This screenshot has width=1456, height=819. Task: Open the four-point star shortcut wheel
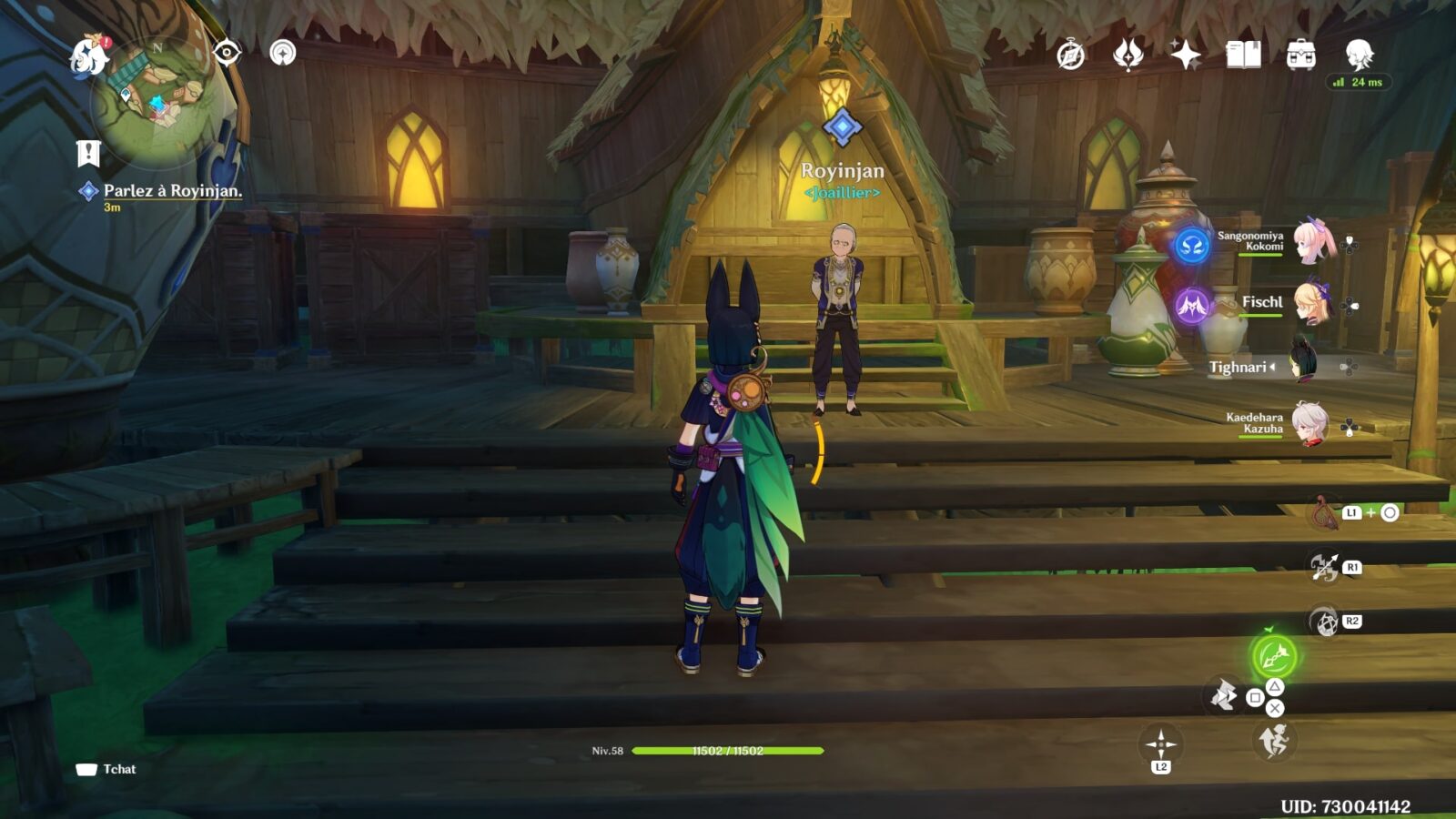tap(1160, 744)
